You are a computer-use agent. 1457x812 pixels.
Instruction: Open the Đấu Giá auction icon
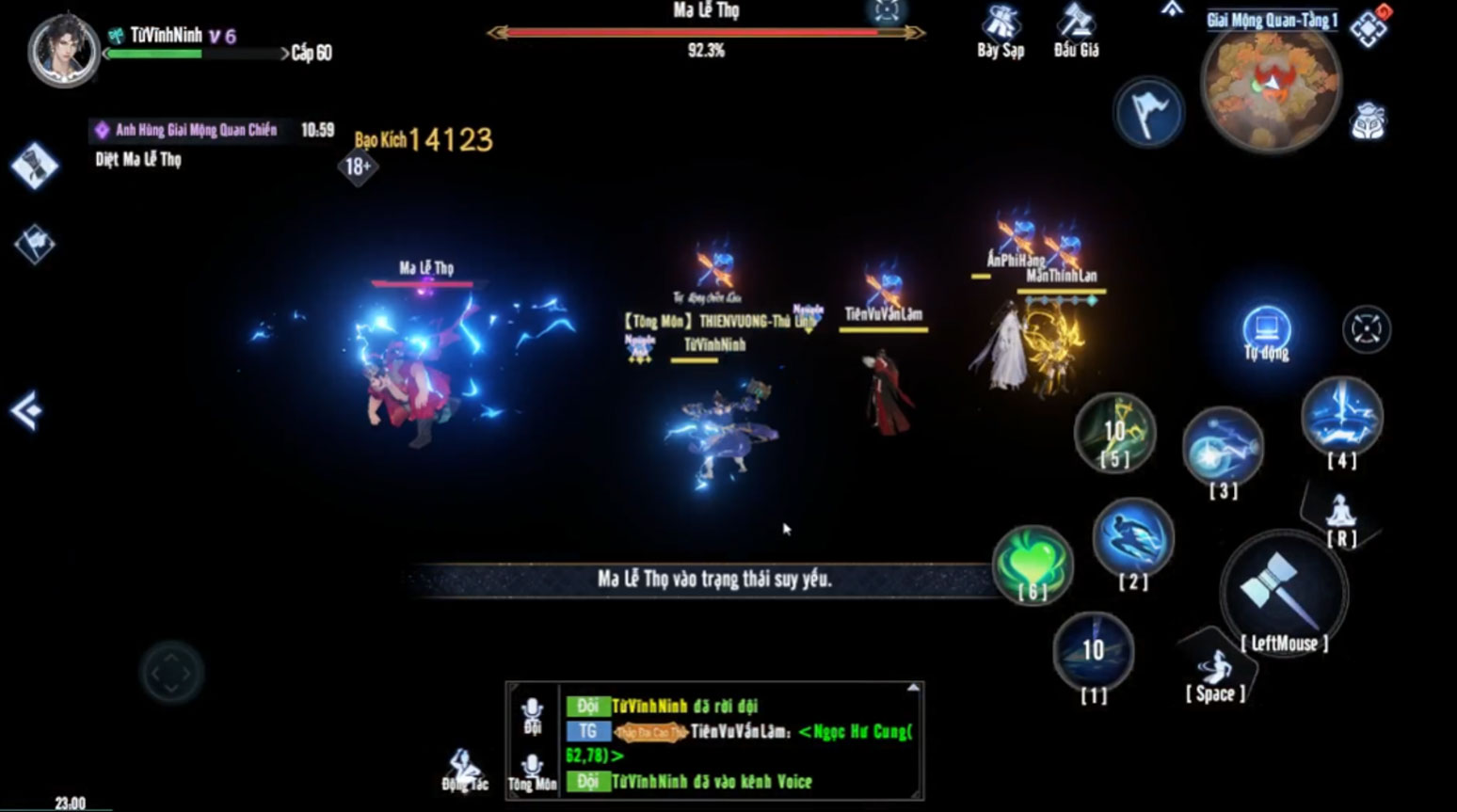[x=1076, y=30]
